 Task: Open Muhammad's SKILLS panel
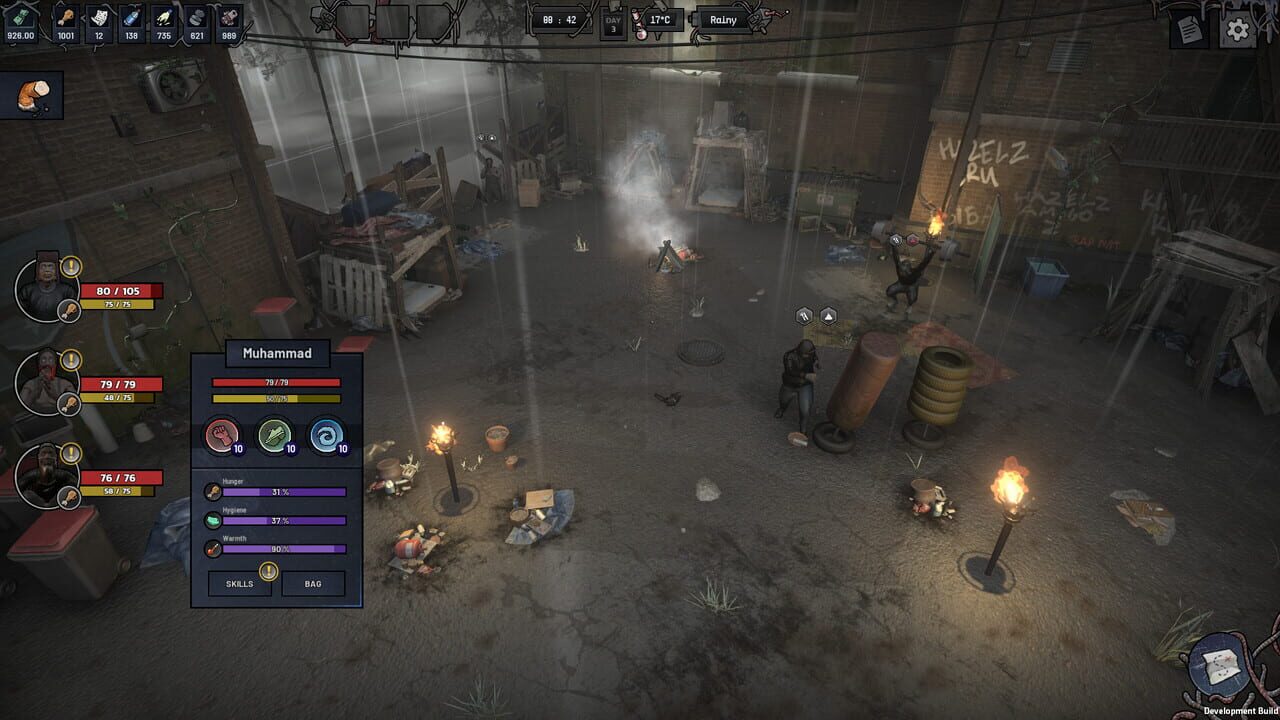pos(239,583)
